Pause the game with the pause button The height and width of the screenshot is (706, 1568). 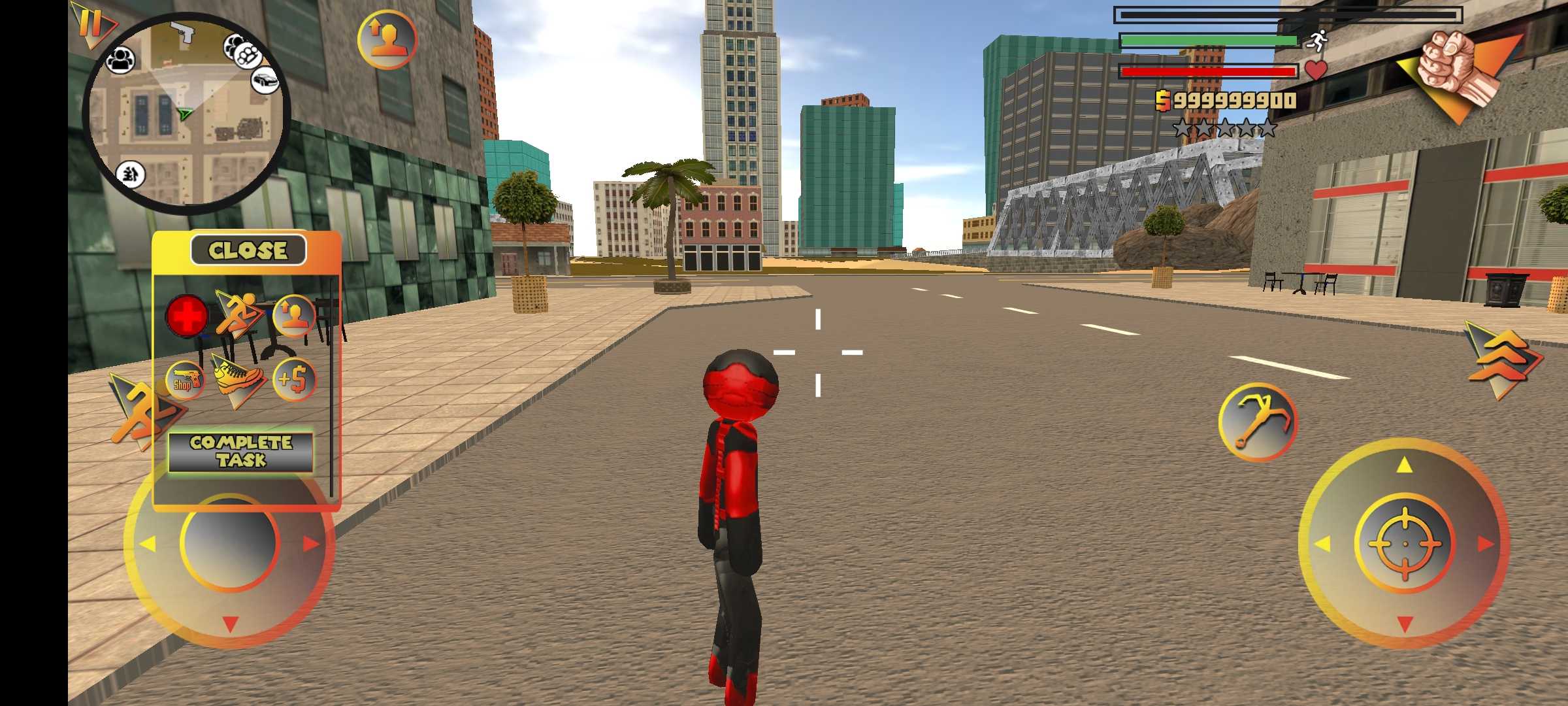90,24
